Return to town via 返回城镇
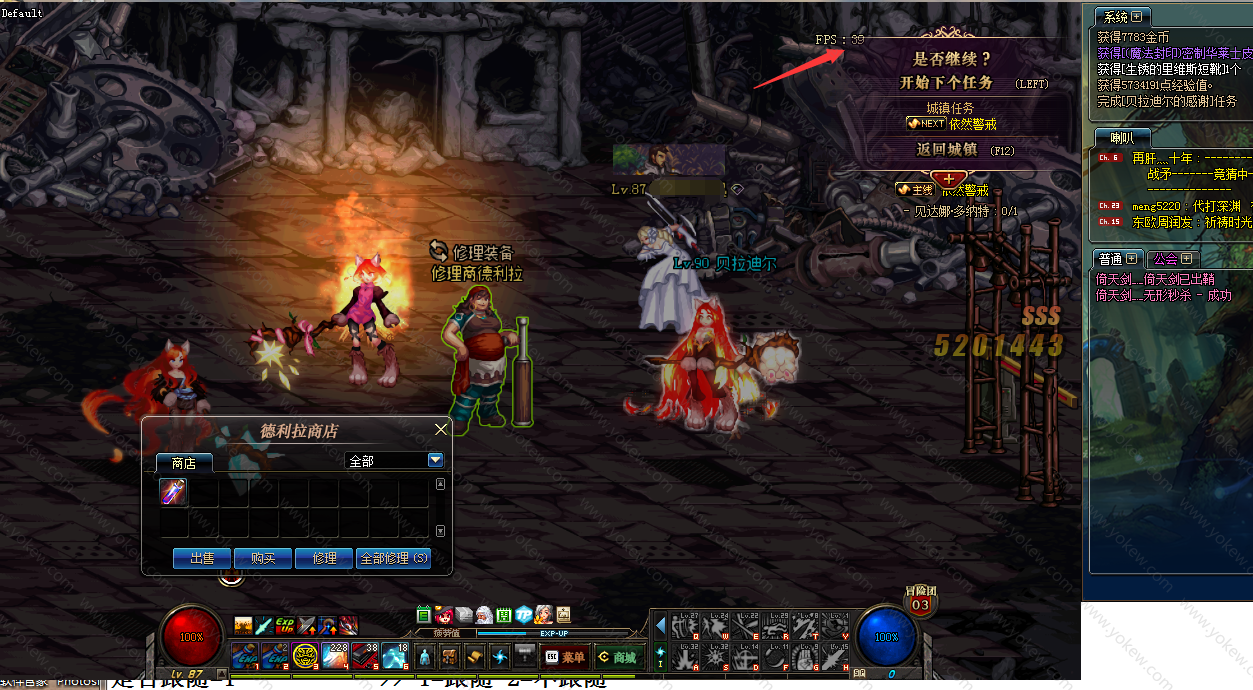 tap(946, 150)
